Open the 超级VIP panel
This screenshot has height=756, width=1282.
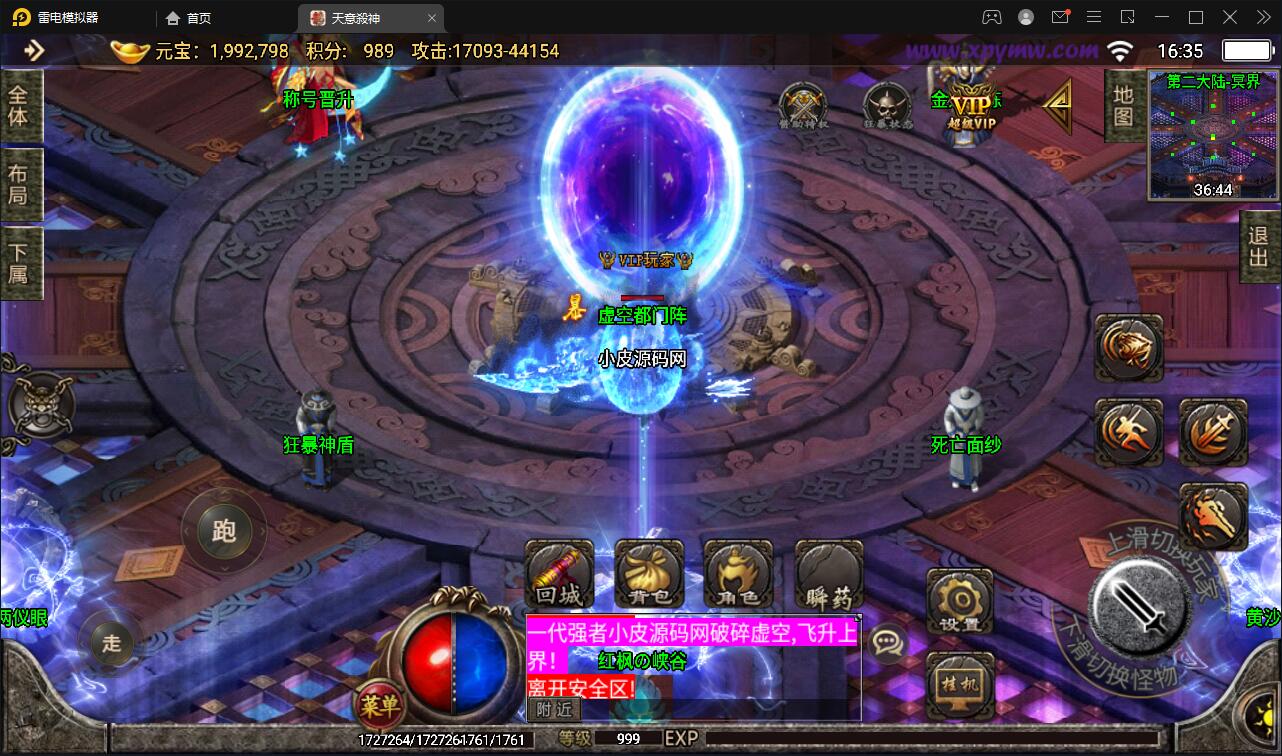971,108
